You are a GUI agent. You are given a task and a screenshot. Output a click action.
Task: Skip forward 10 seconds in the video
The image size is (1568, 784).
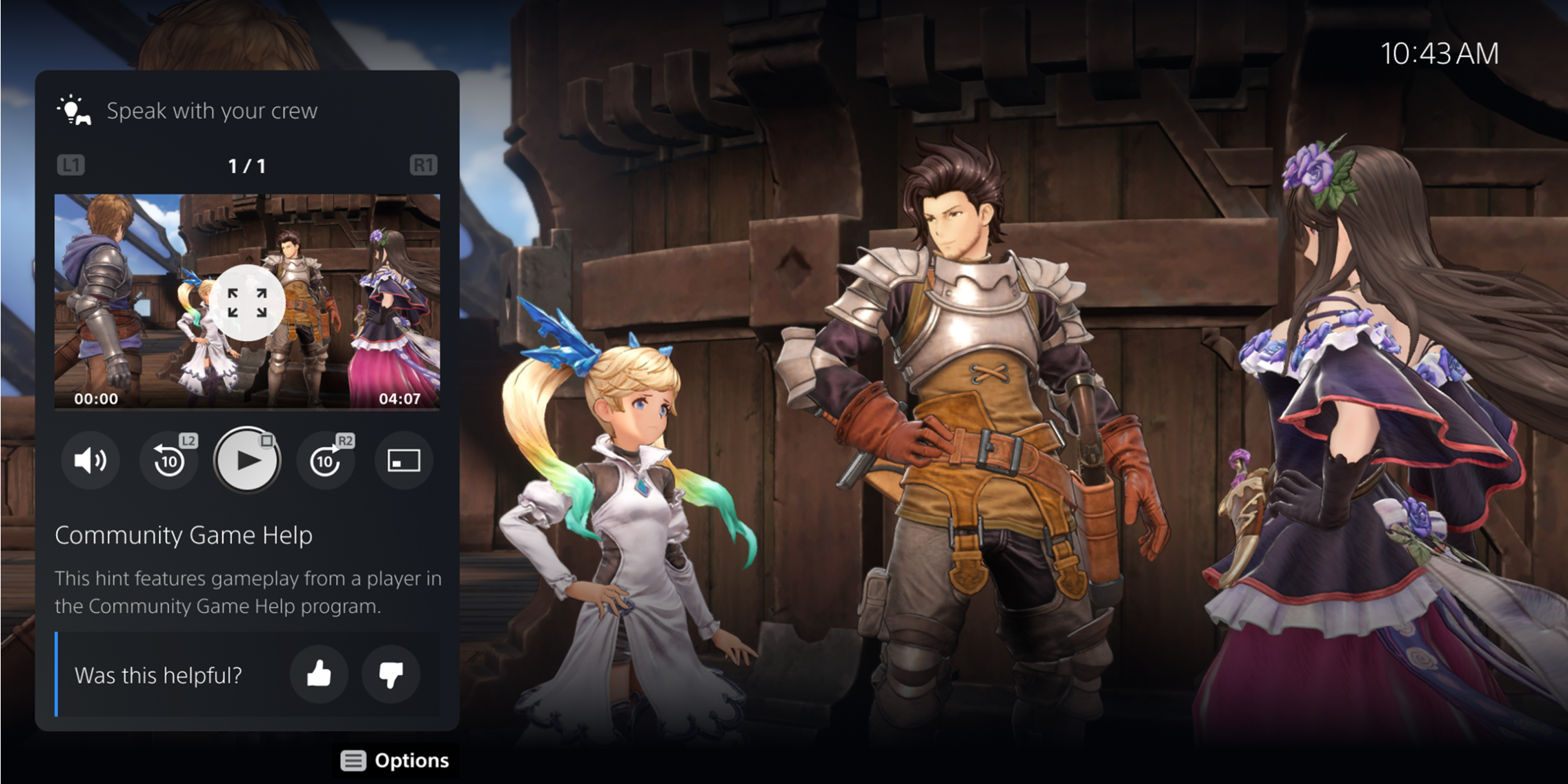pyautogui.click(x=324, y=461)
